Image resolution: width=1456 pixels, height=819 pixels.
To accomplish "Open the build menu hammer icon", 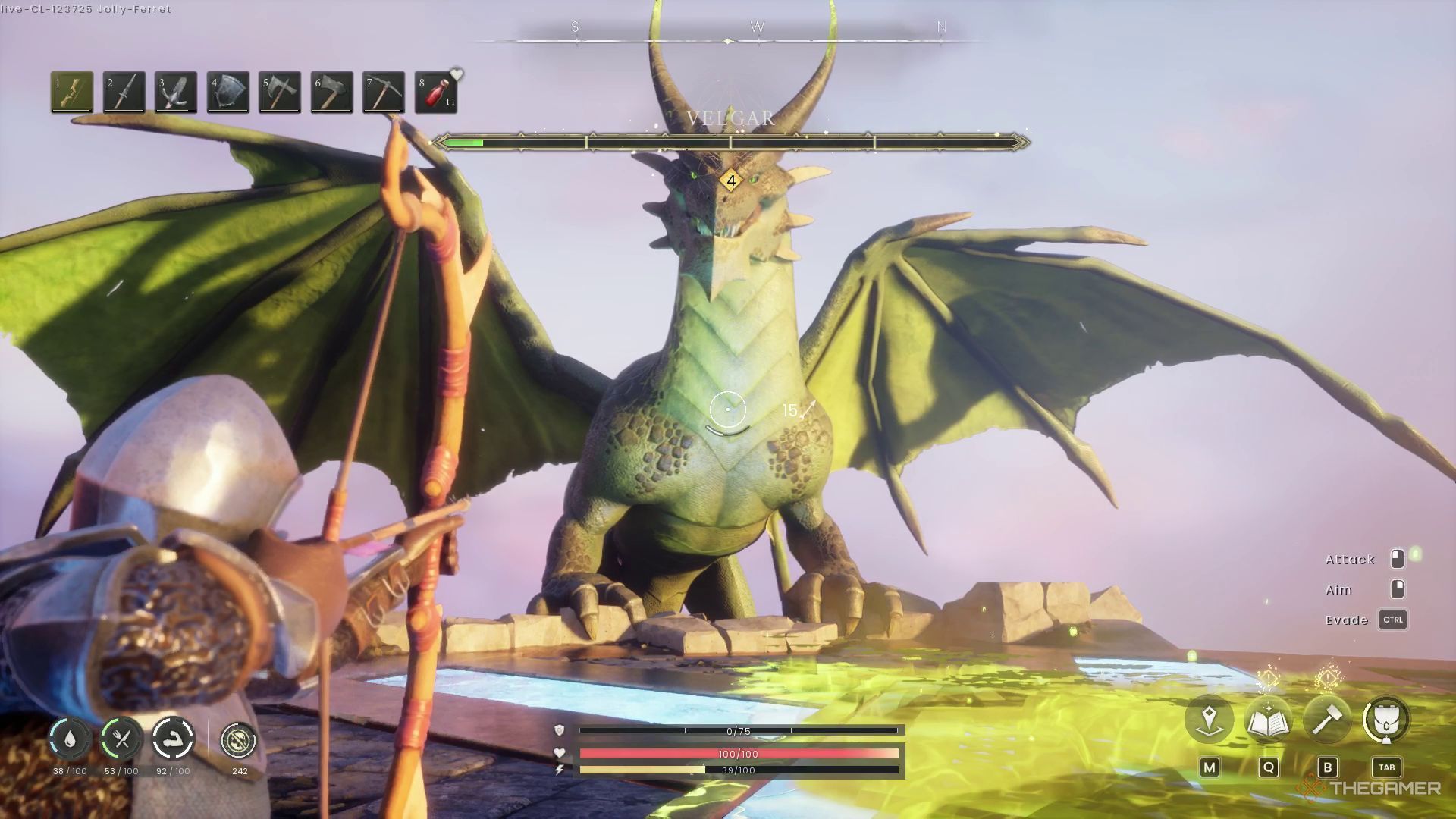I will coord(1327,719).
